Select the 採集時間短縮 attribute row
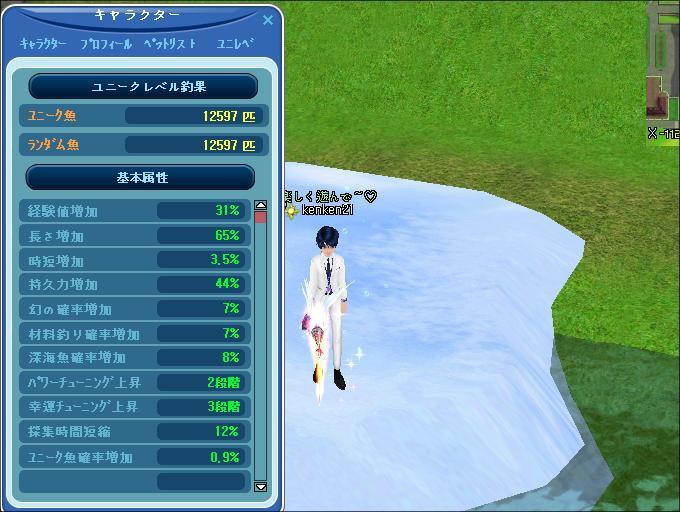 coord(133,432)
